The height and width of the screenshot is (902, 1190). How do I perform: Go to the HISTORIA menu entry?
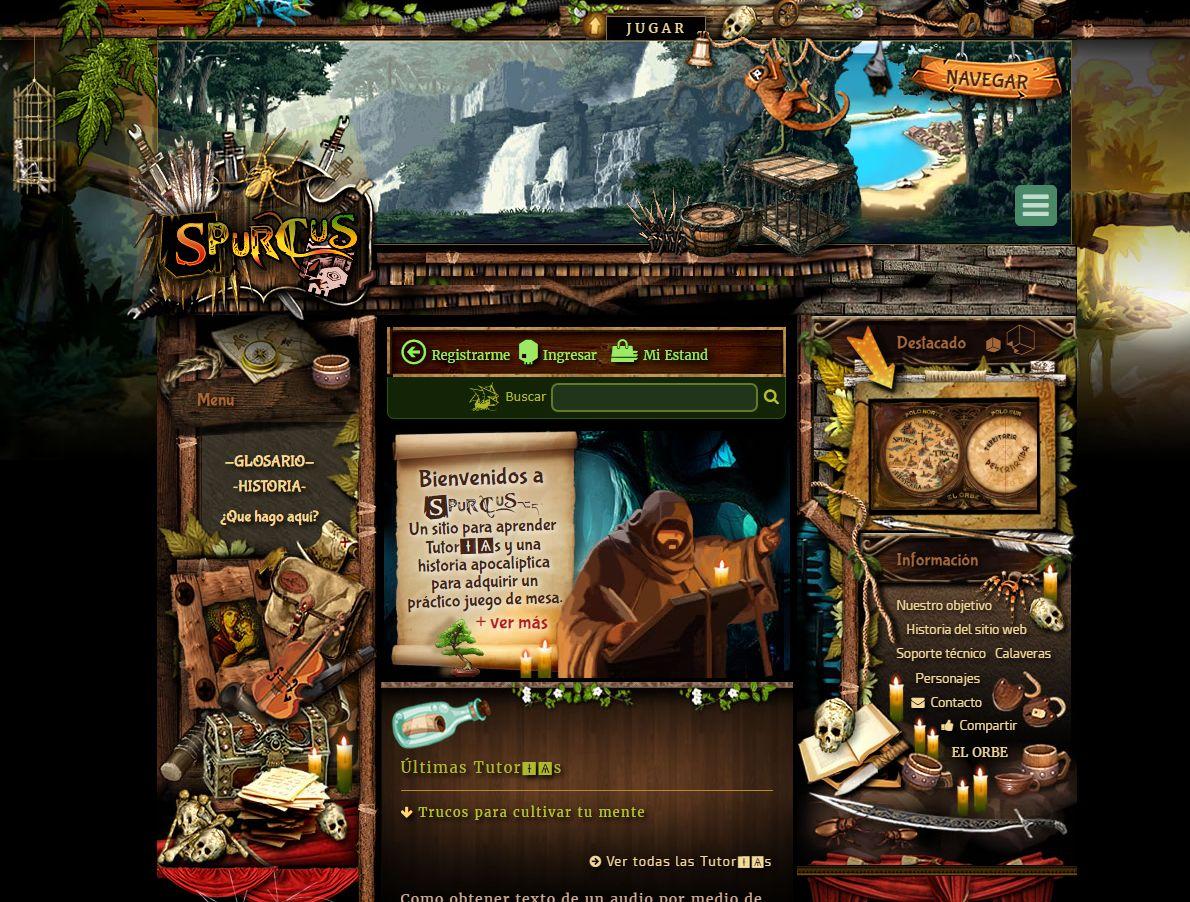coord(270,487)
